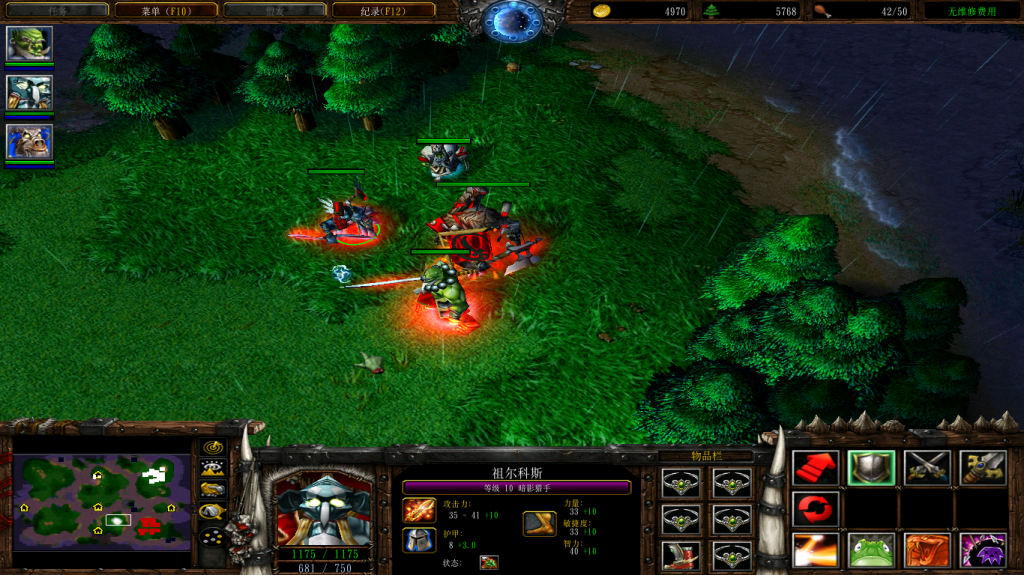
Task: Activate the minimap signal ping button
Action: tap(213, 446)
